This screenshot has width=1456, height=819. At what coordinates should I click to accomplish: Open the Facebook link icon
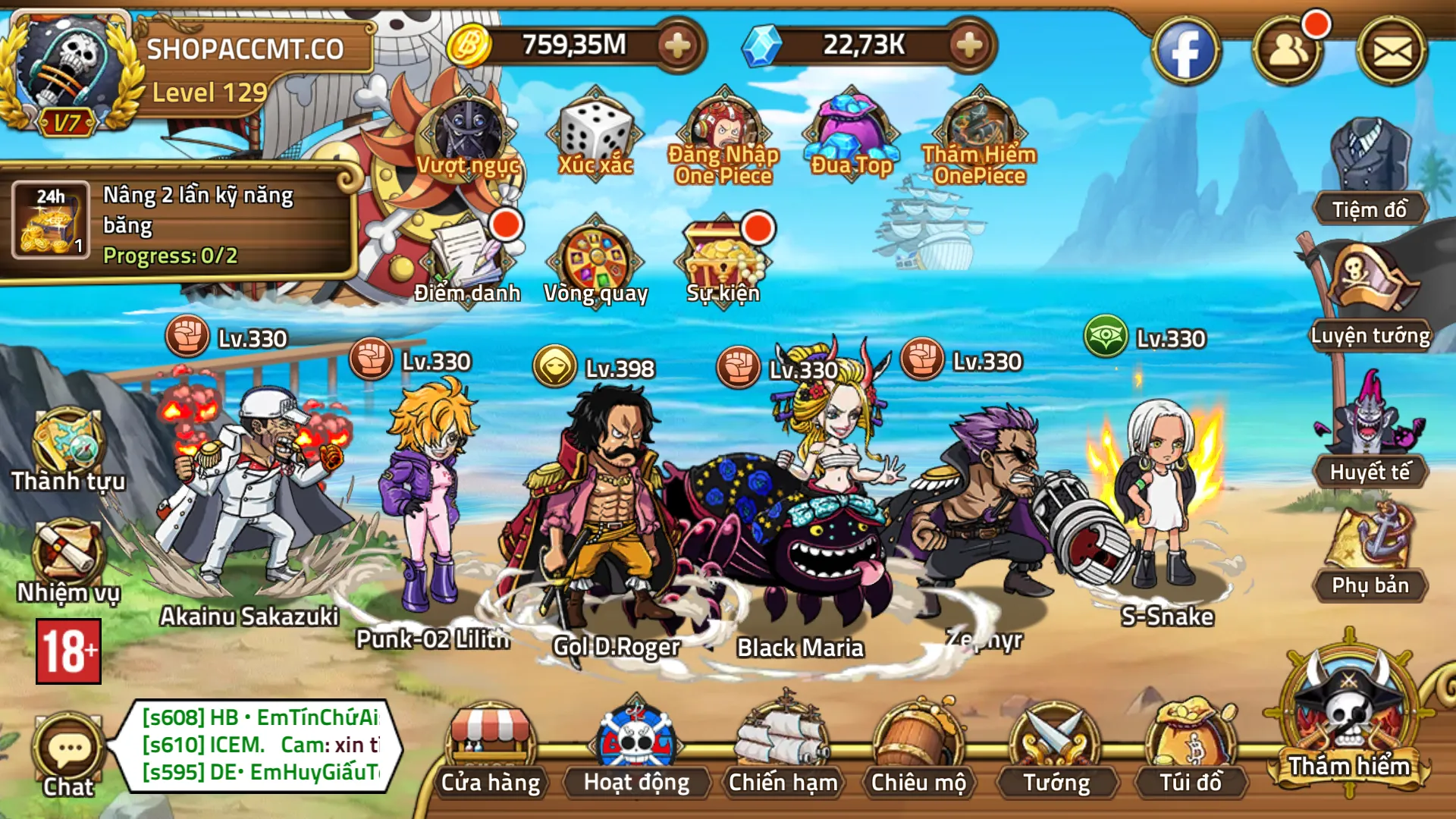(1185, 52)
